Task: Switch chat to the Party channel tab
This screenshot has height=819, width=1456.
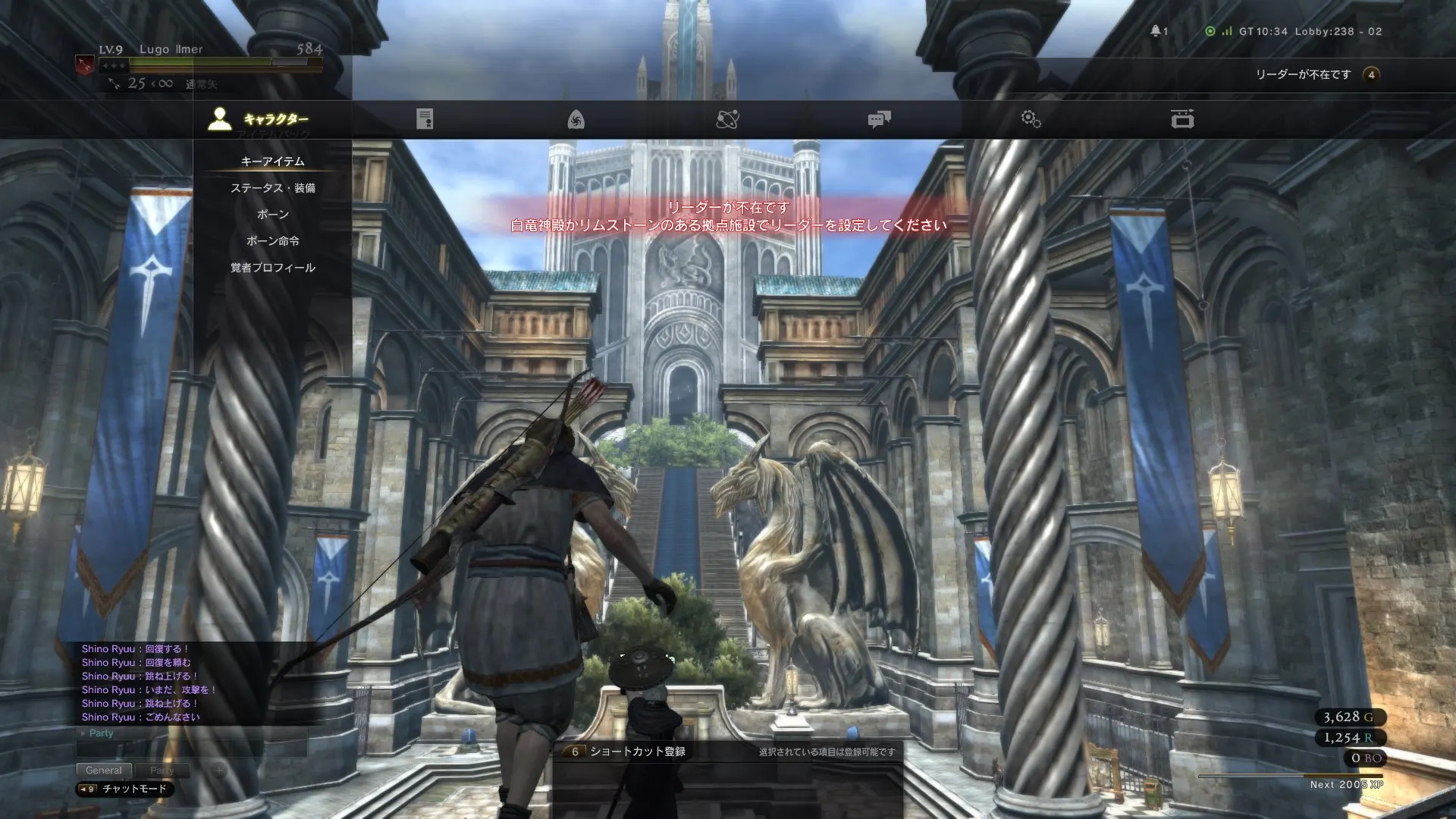Action: (x=162, y=770)
